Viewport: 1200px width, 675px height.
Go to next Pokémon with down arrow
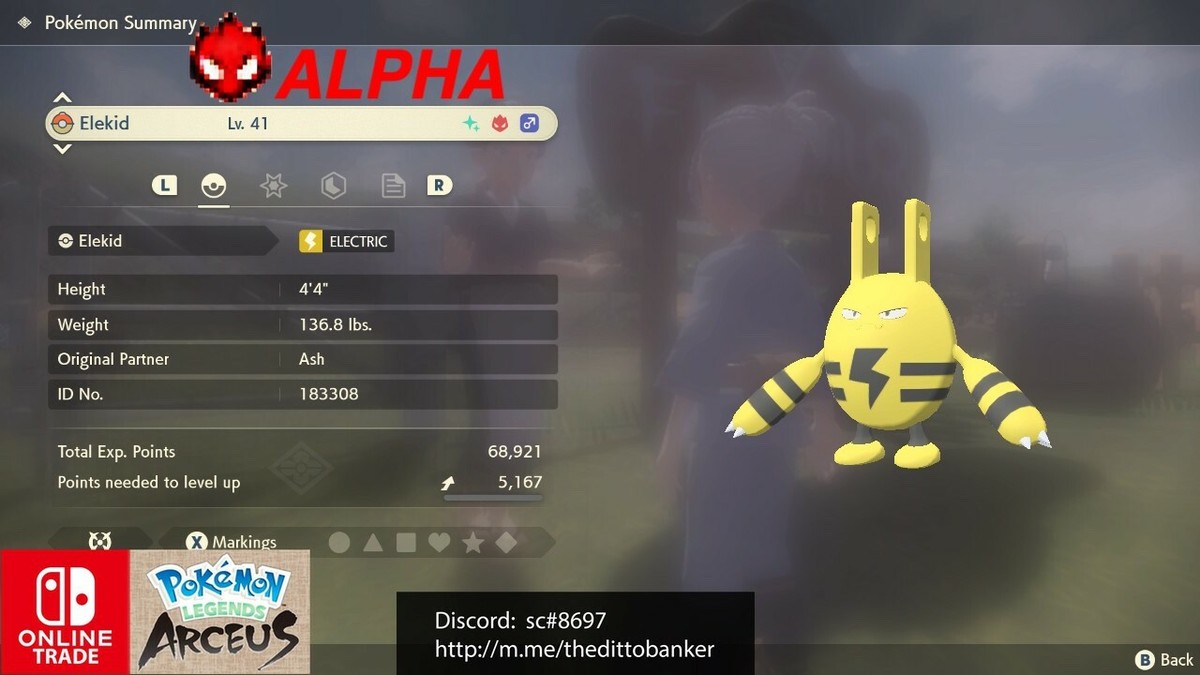click(62, 149)
